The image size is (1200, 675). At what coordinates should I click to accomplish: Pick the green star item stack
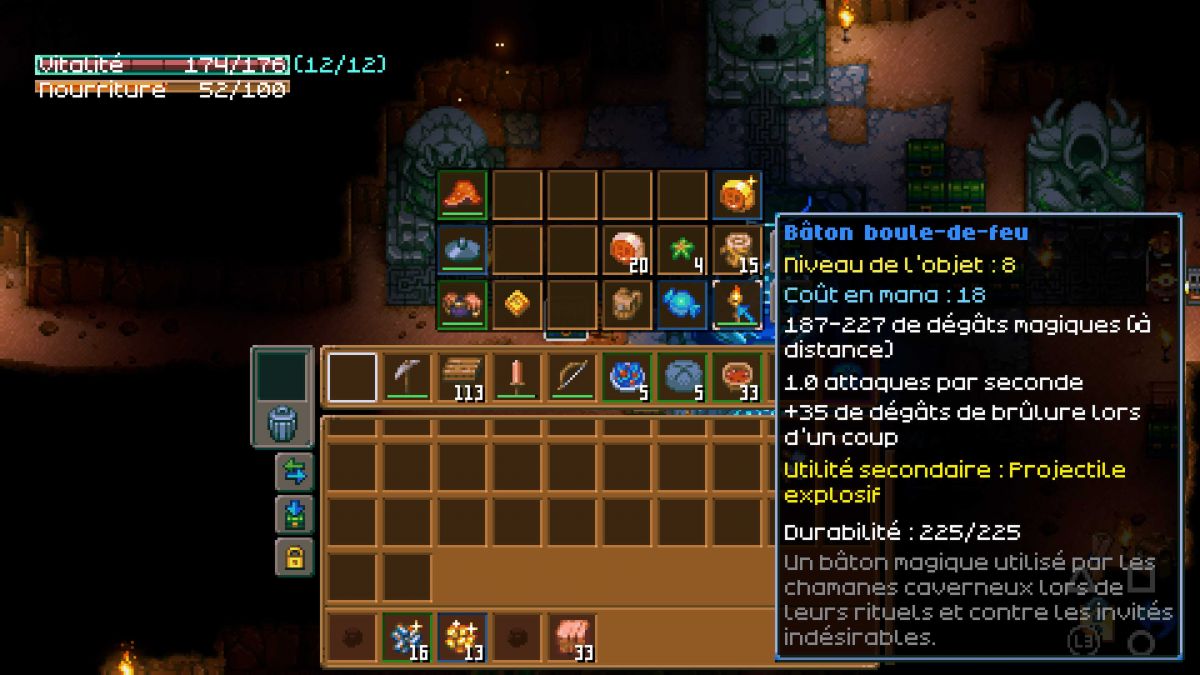(682, 249)
